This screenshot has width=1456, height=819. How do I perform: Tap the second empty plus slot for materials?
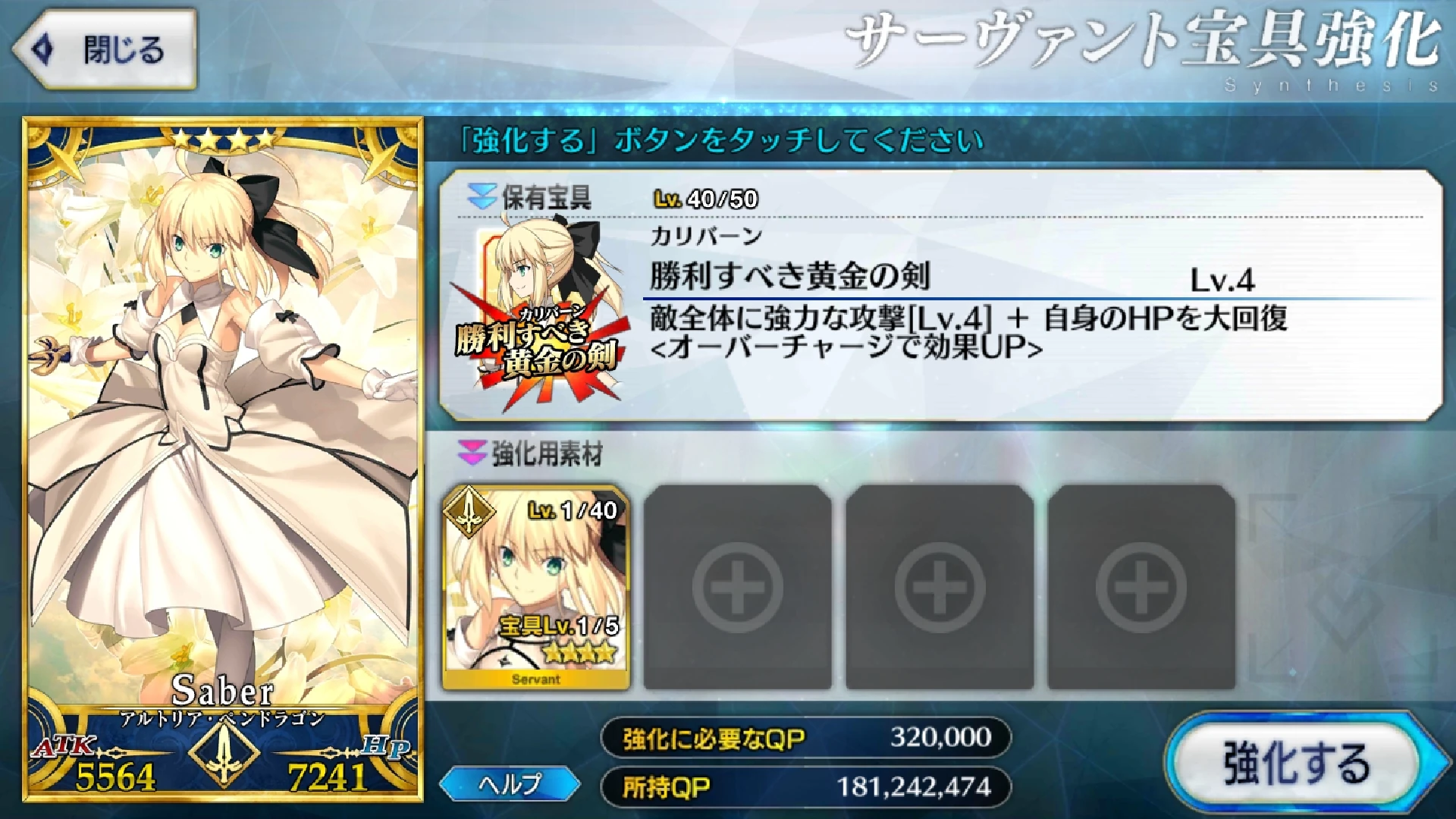point(940,588)
